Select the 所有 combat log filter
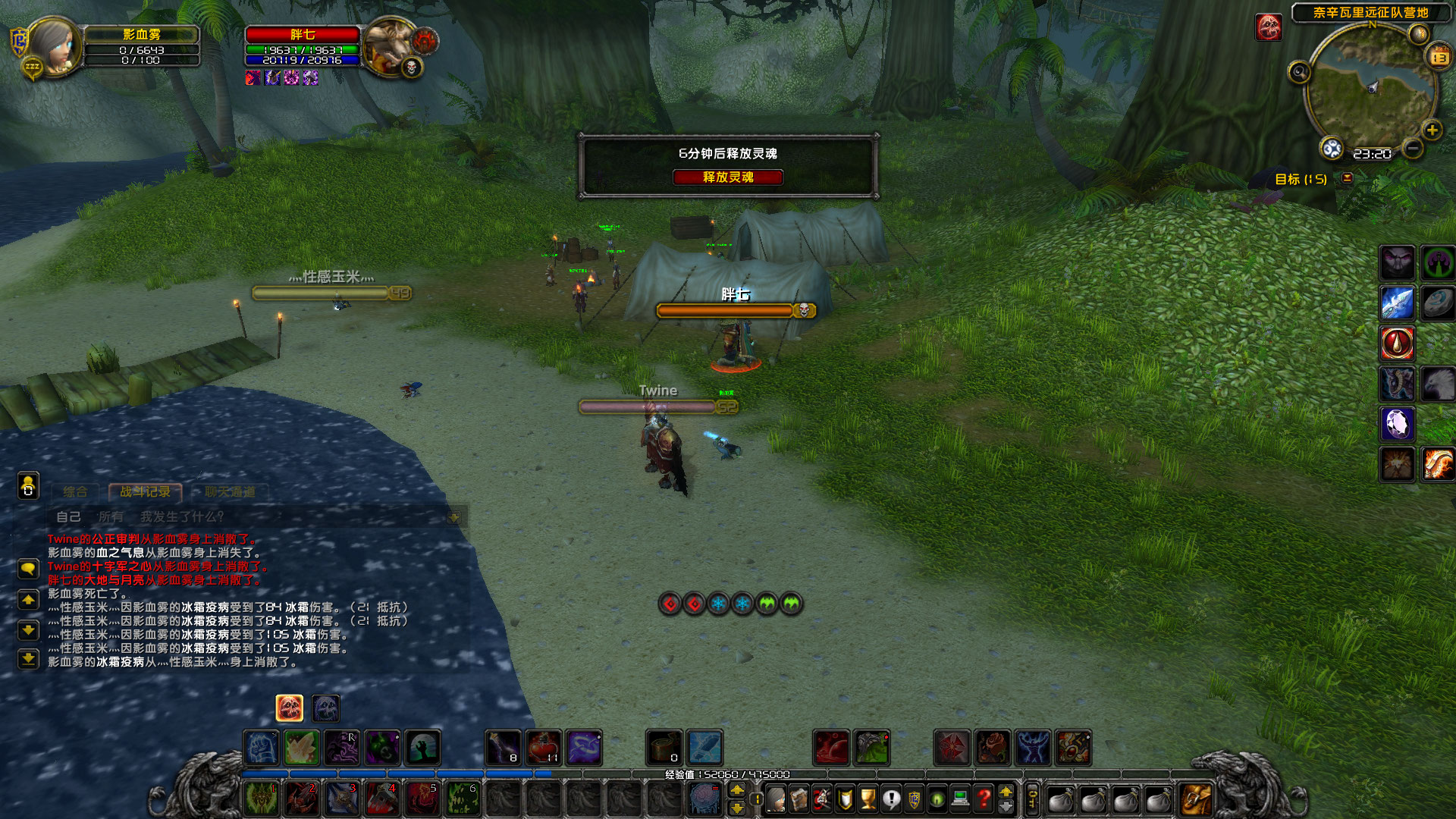Screen dimensions: 1456x819 coord(111,517)
